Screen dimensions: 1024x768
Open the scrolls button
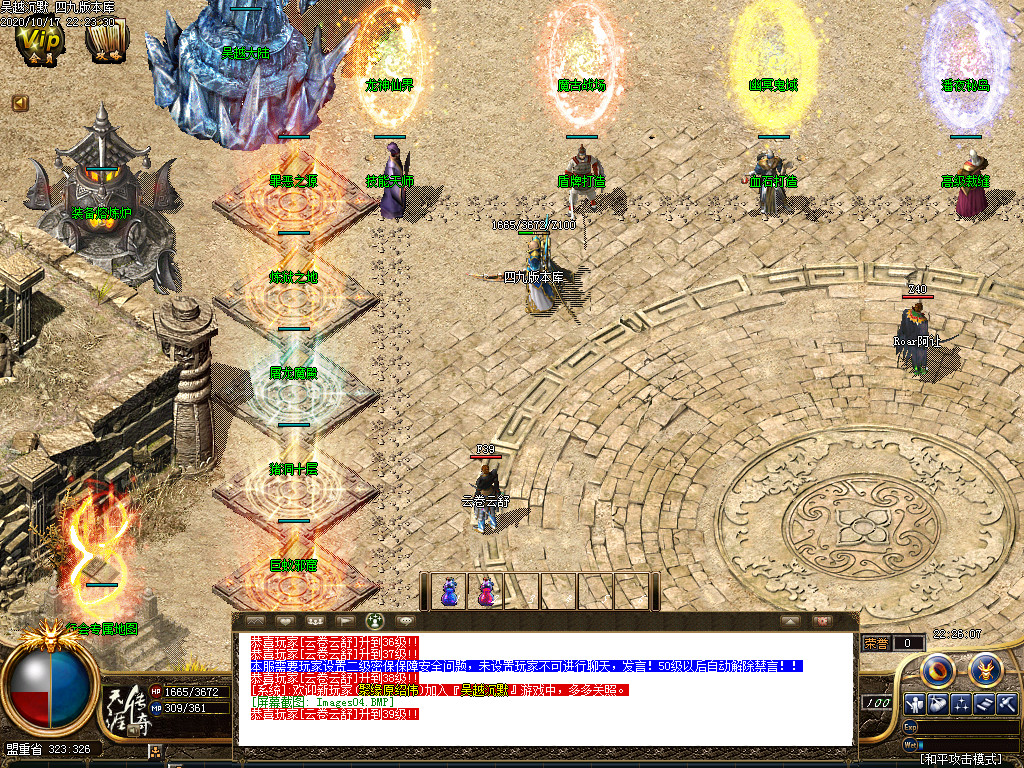click(x=985, y=703)
